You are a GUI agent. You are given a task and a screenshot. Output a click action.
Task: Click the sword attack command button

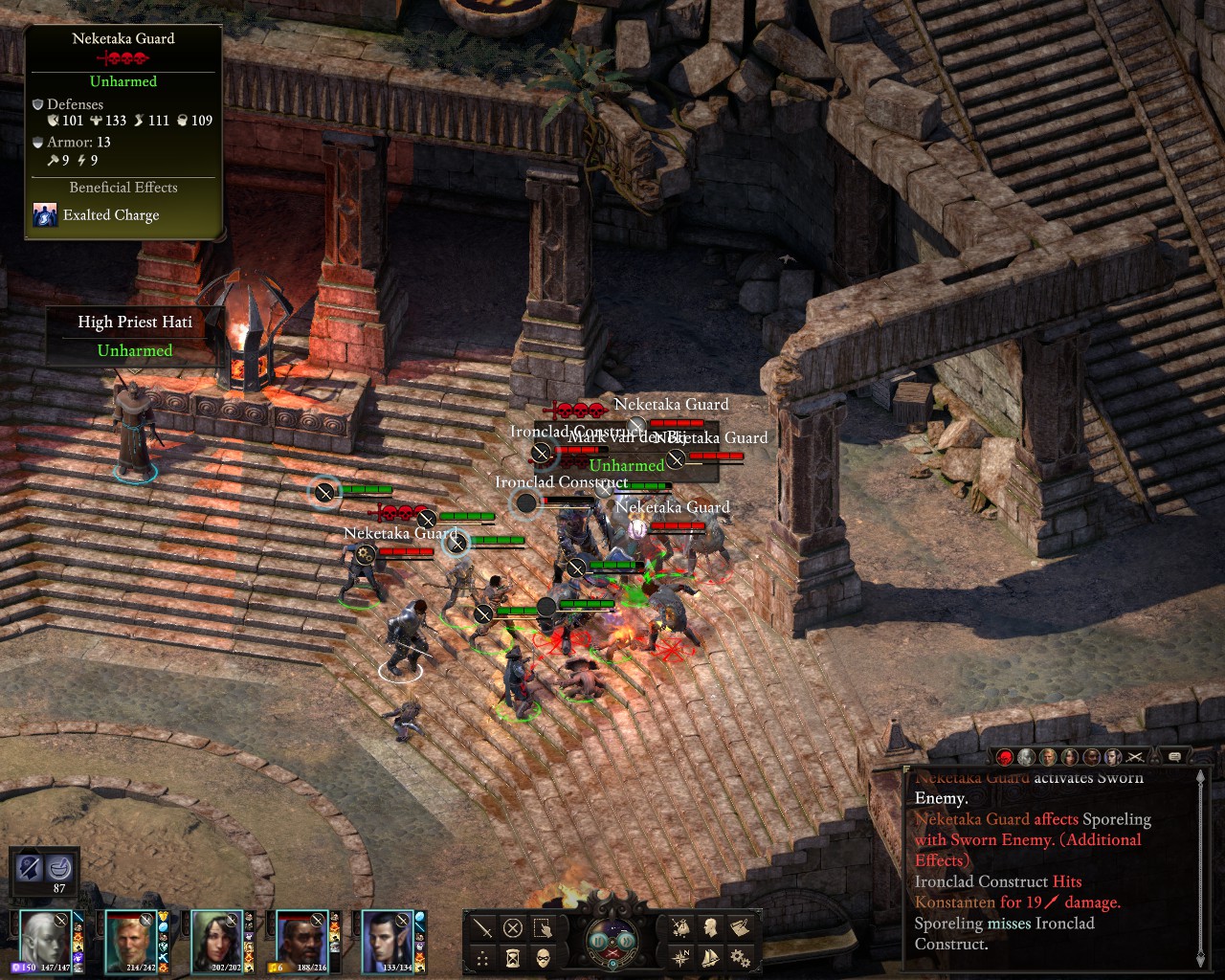point(483,928)
